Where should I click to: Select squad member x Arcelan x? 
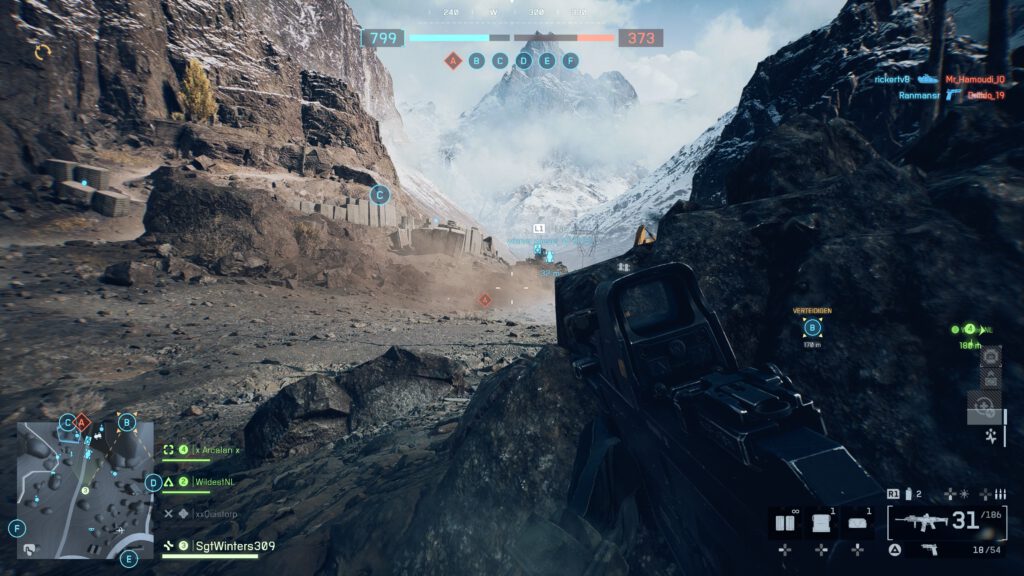pos(216,450)
